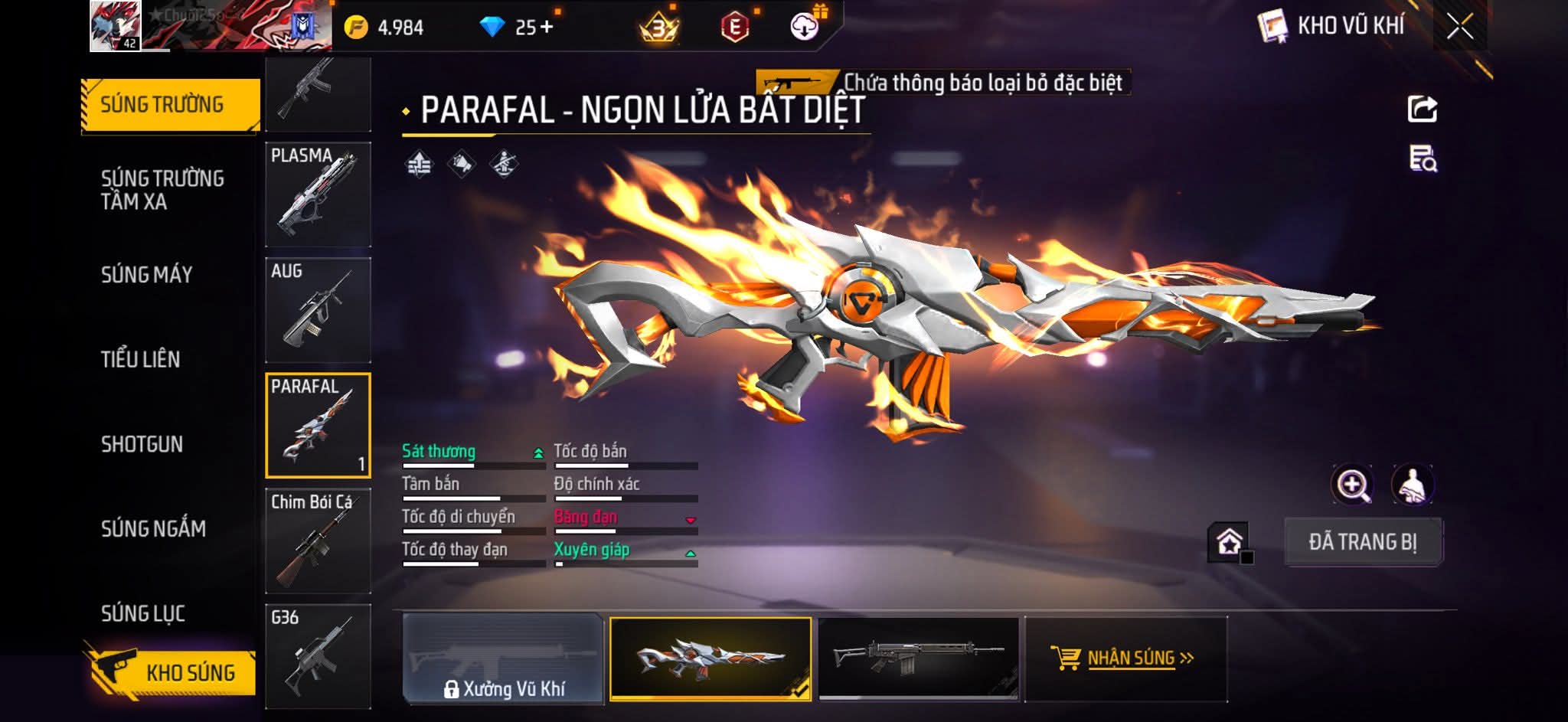
Task: Add more diamonds with plus button
Action: click(x=547, y=28)
